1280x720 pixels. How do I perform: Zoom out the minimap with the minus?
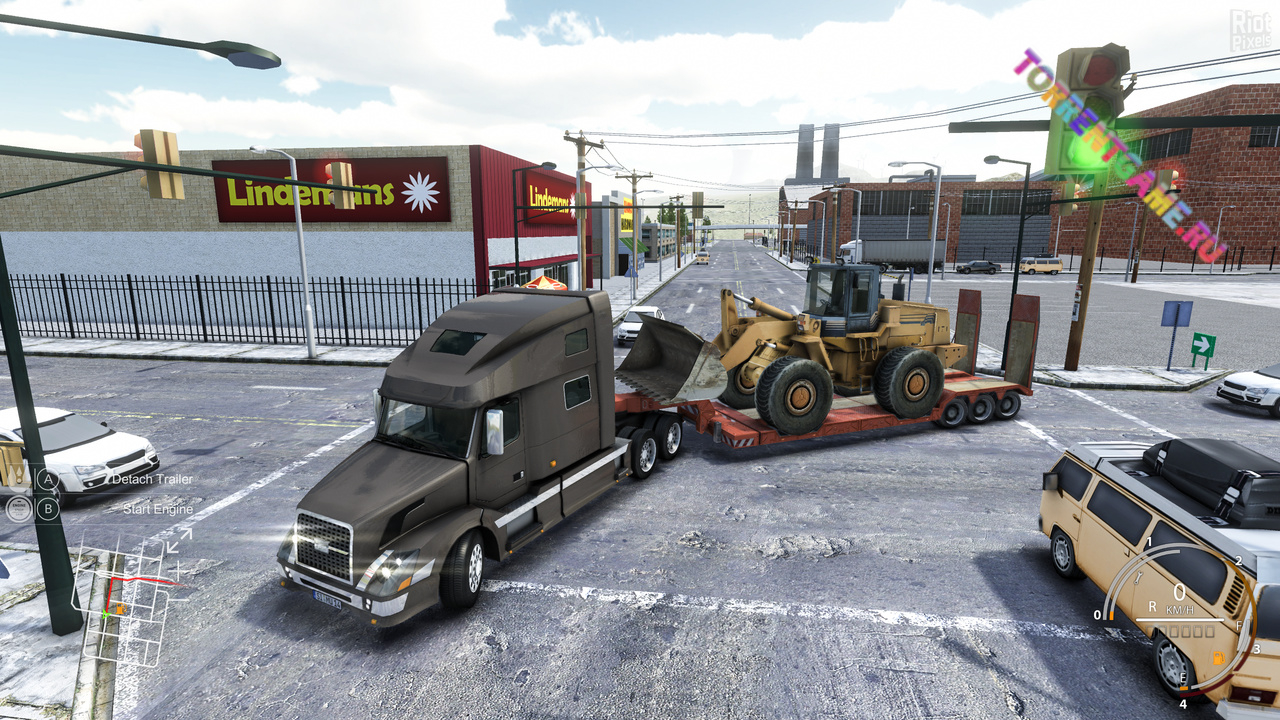pyautogui.click(x=180, y=600)
